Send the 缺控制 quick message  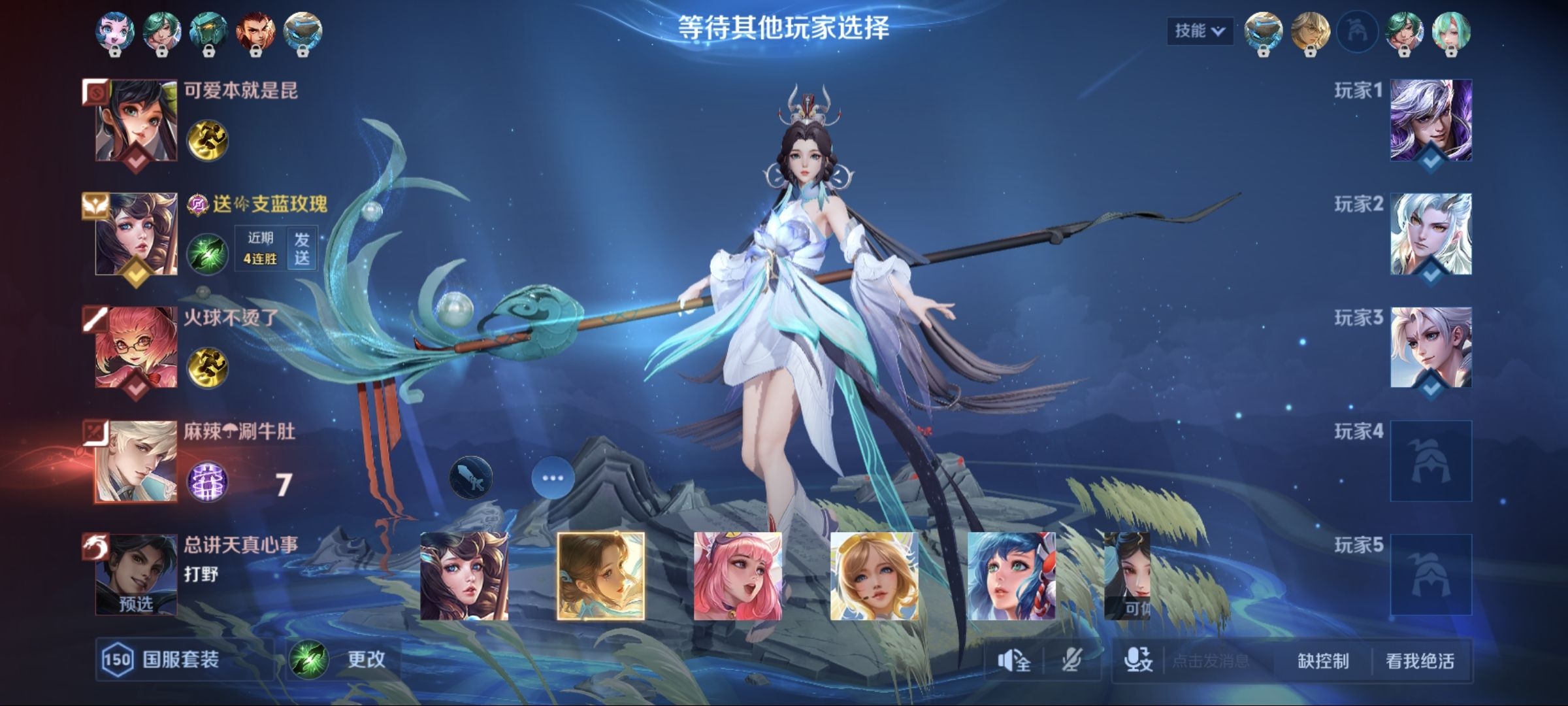click(x=1323, y=661)
